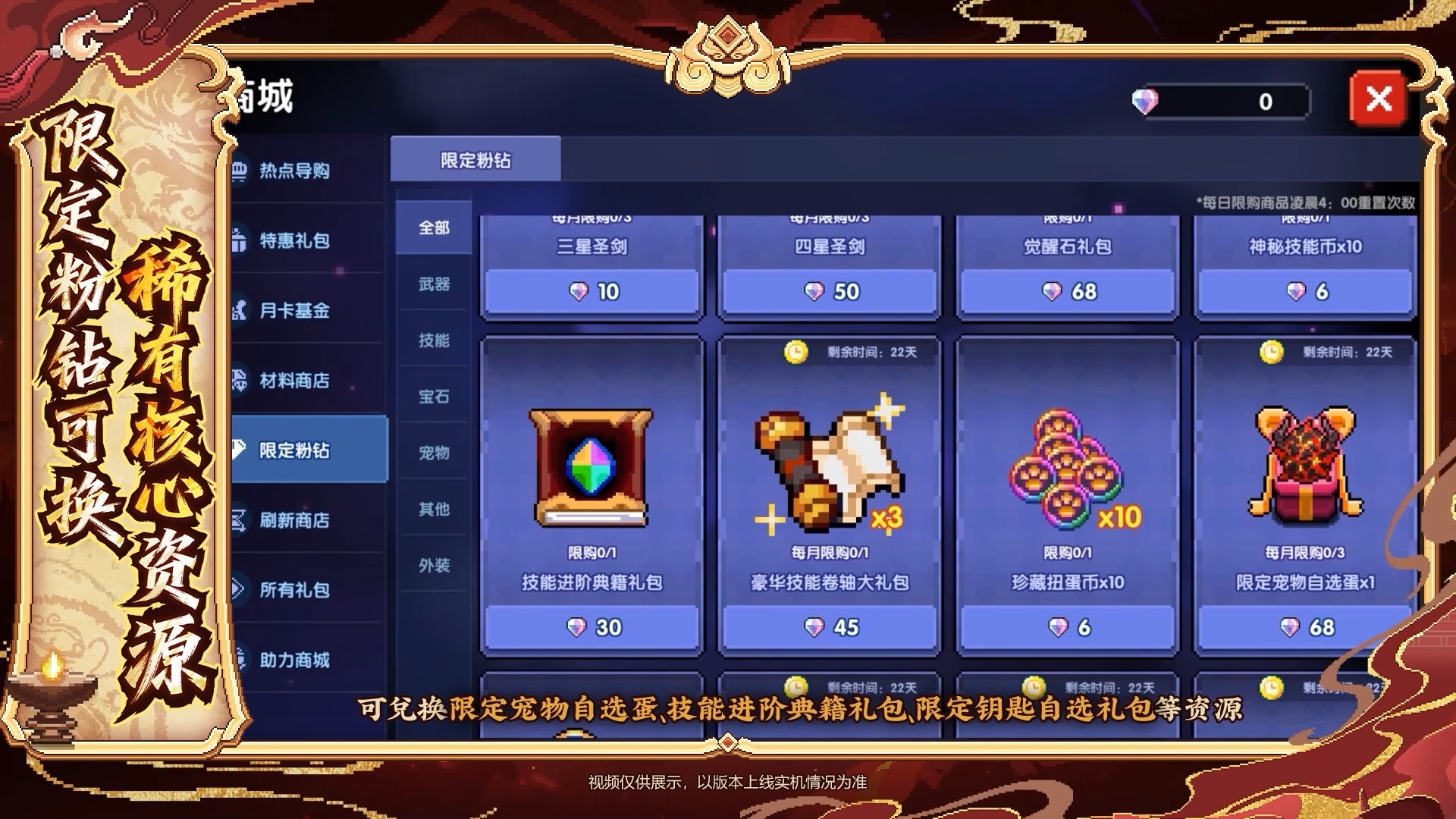This screenshot has width=1456, height=819.
Task: Click the 助力商城 sidebar icon
Action: click(240, 658)
